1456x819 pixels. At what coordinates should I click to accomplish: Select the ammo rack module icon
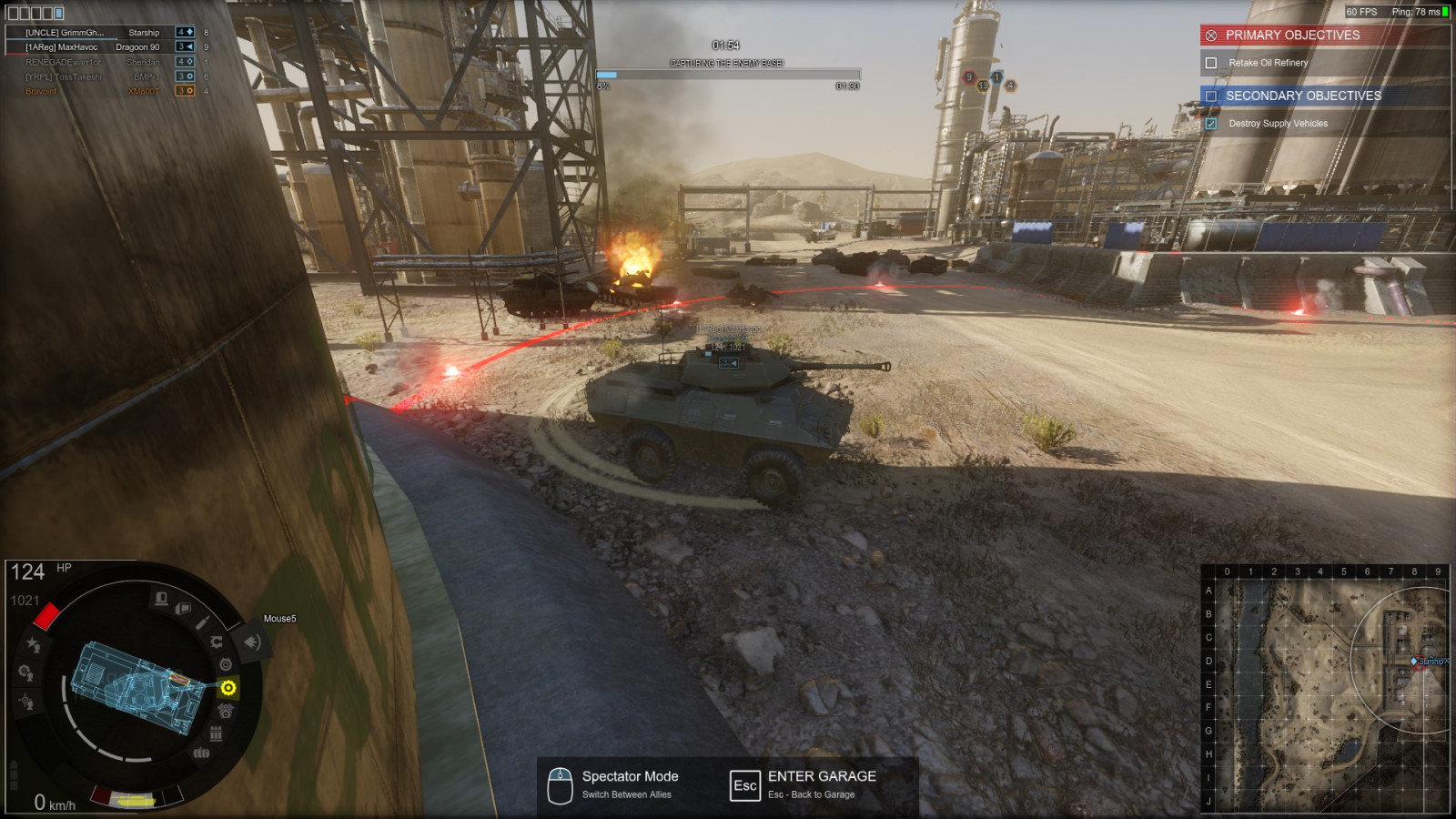click(x=216, y=733)
